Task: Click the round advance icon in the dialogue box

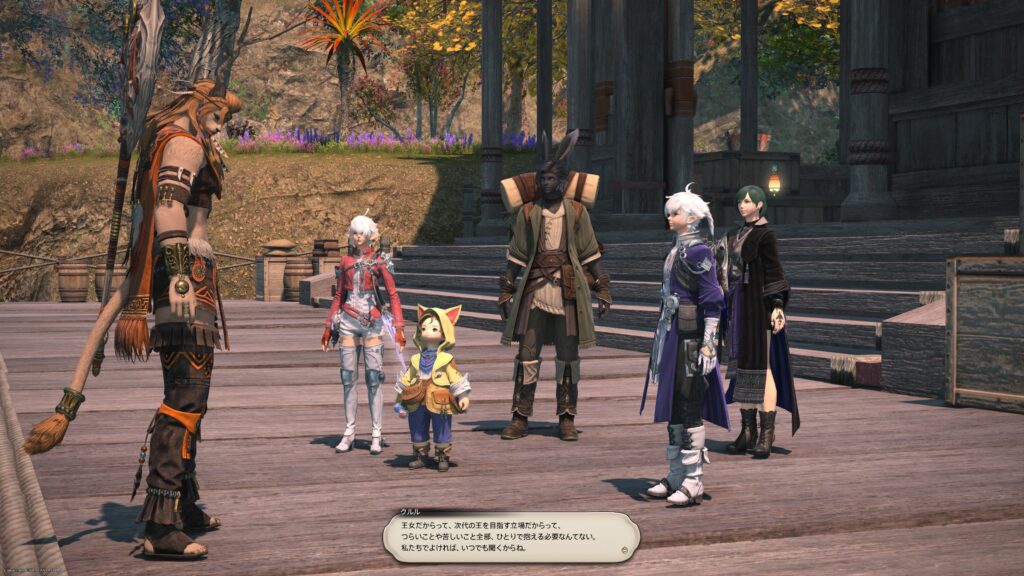Action: pyautogui.click(x=625, y=549)
